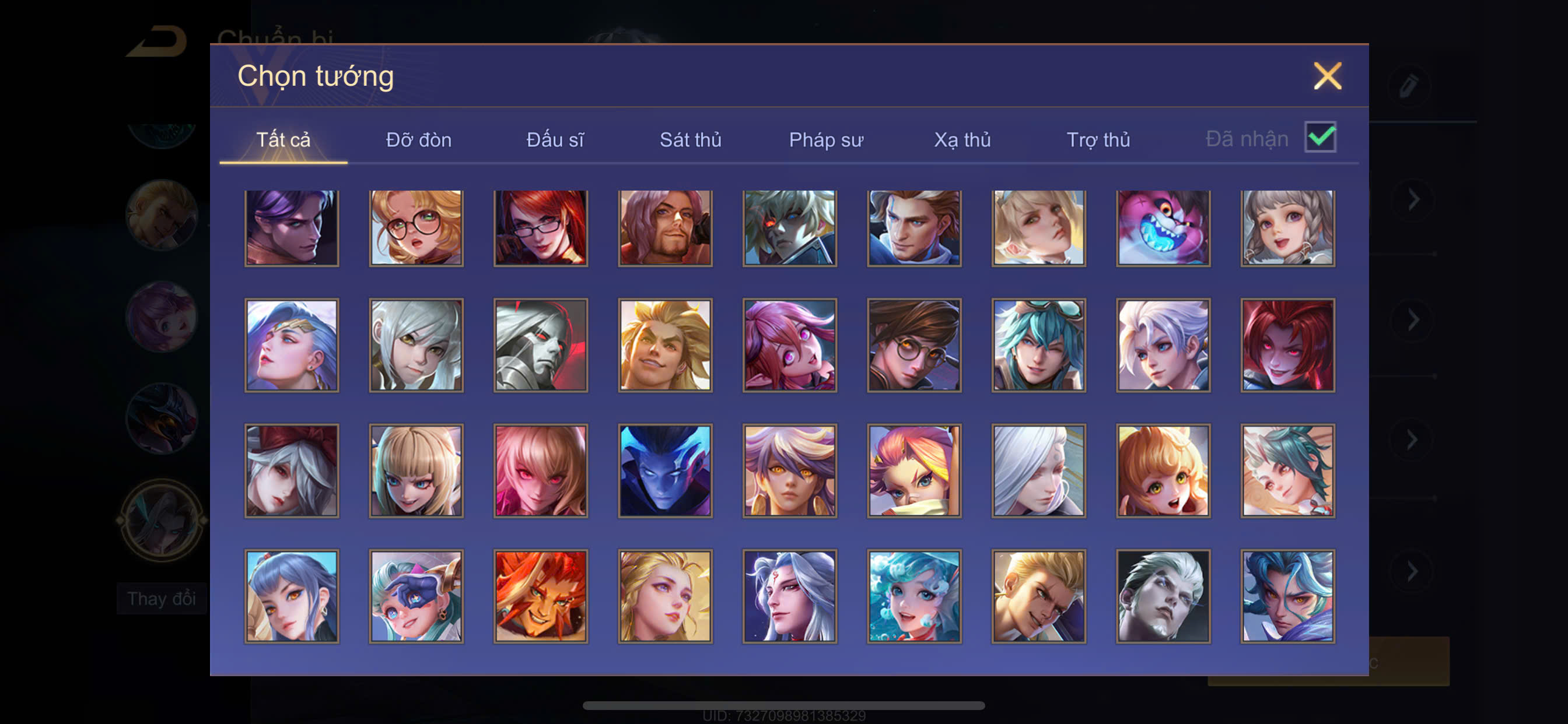Switch to the Xạ thủ tab
1568x724 pixels.
[962, 140]
